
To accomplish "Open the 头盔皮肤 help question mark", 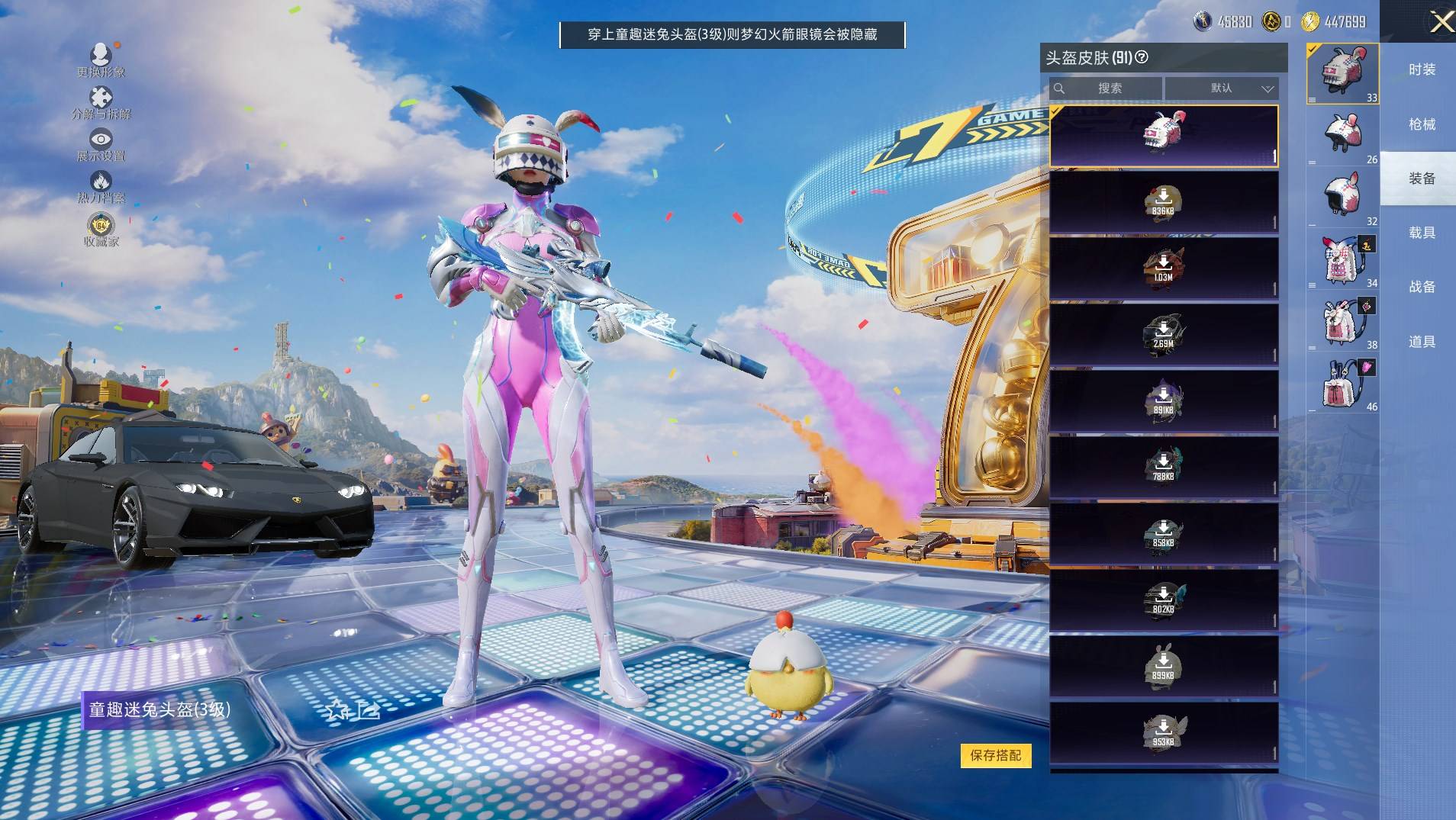I will click(x=1142, y=57).
